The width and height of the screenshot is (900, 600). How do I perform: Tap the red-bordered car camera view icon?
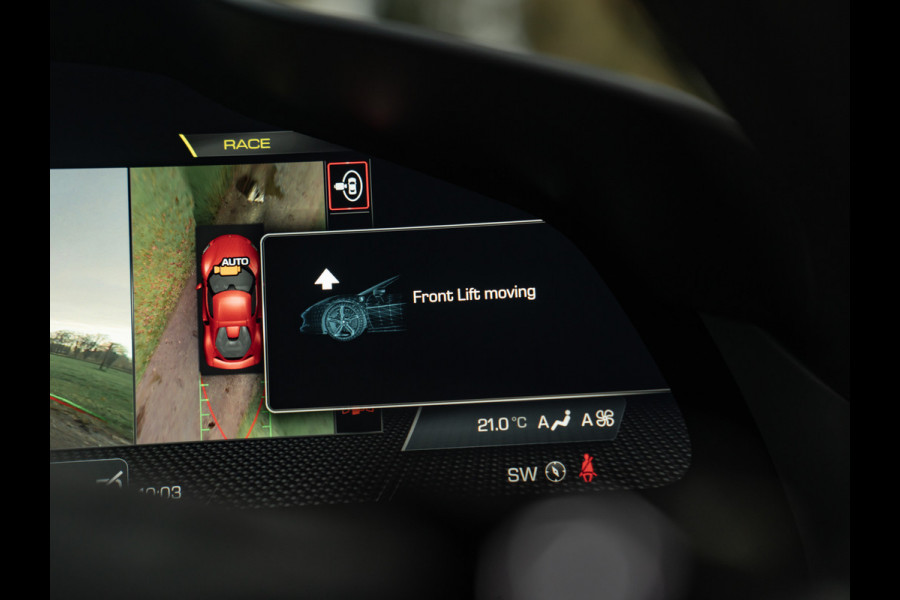click(x=349, y=186)
